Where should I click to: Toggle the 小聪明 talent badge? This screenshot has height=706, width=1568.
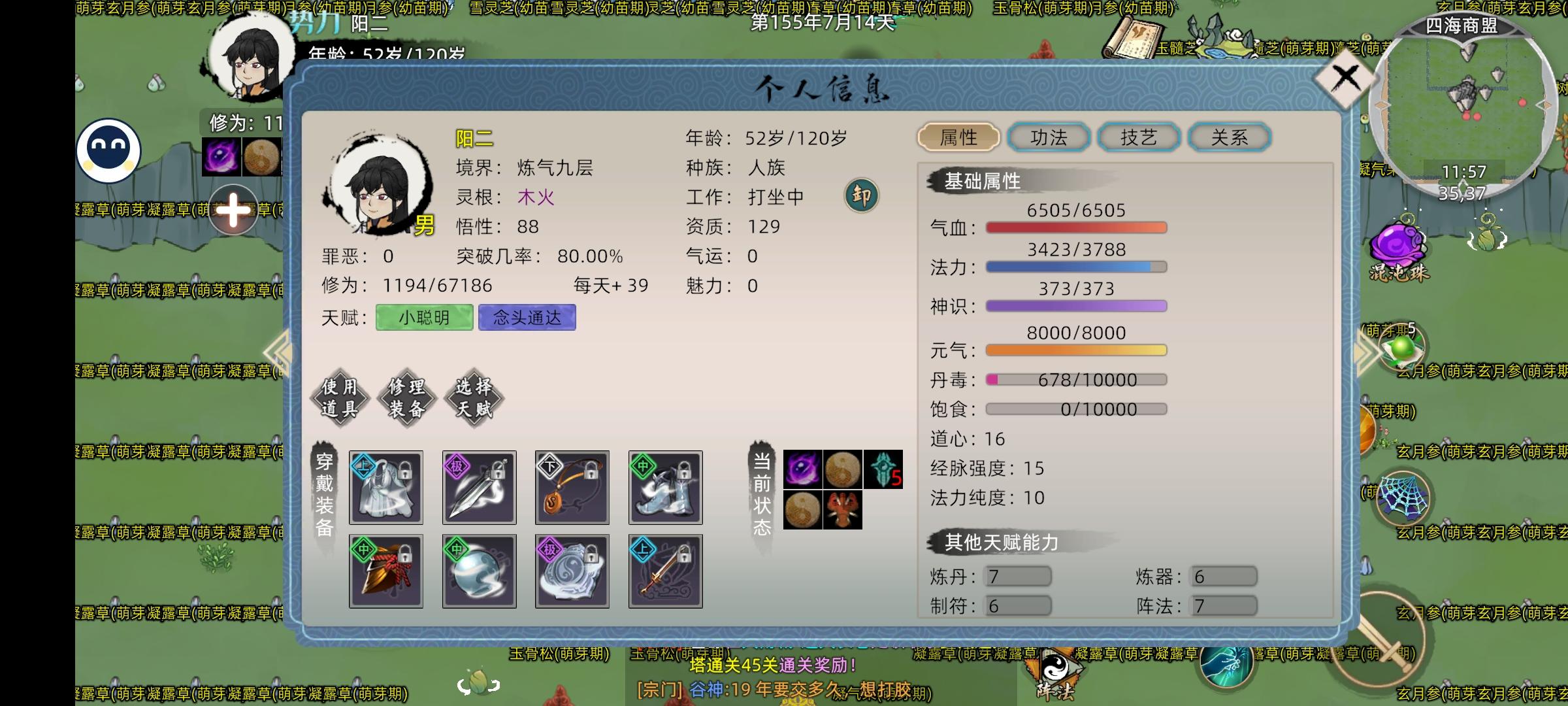coord(423,318)
